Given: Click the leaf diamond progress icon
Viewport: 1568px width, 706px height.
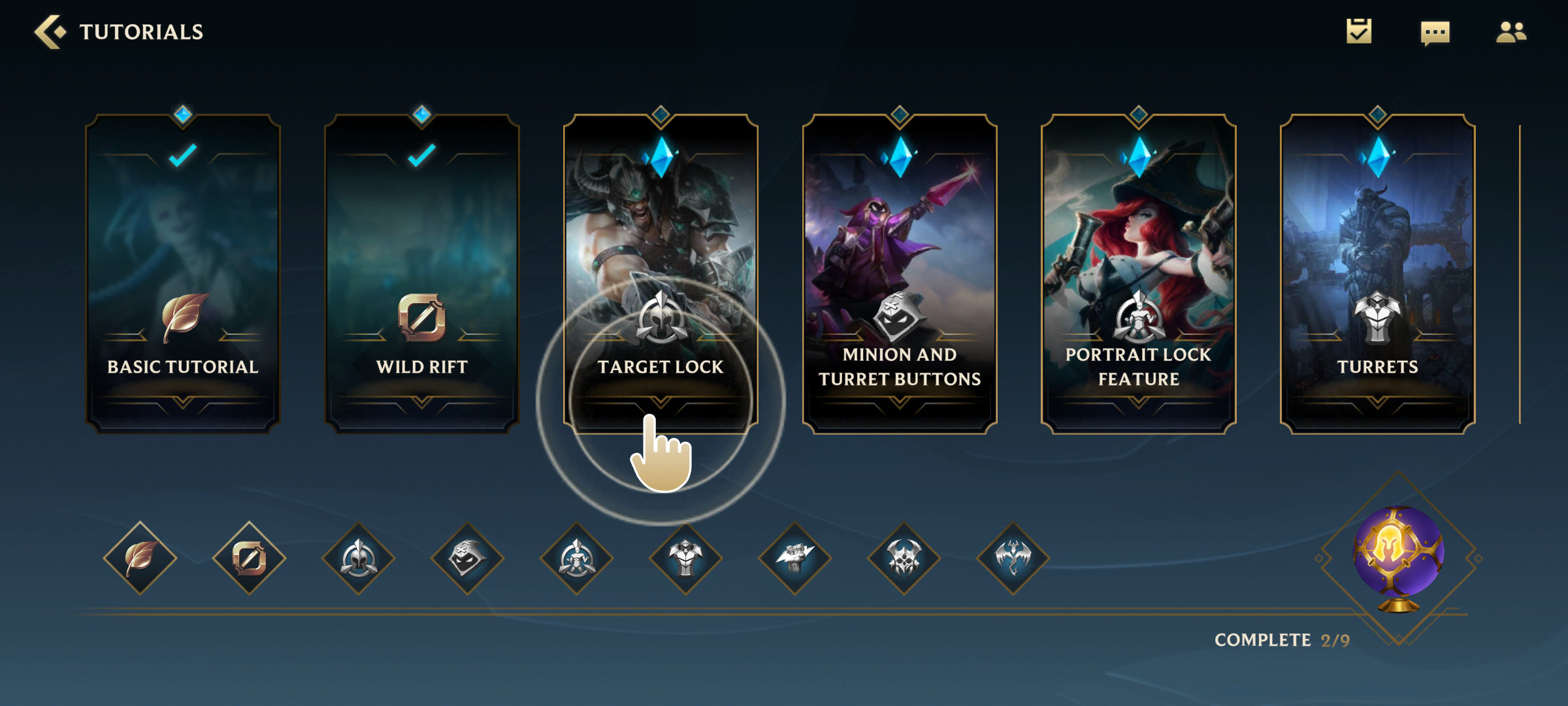Looking at the screenshot, I should coord(140,558).
